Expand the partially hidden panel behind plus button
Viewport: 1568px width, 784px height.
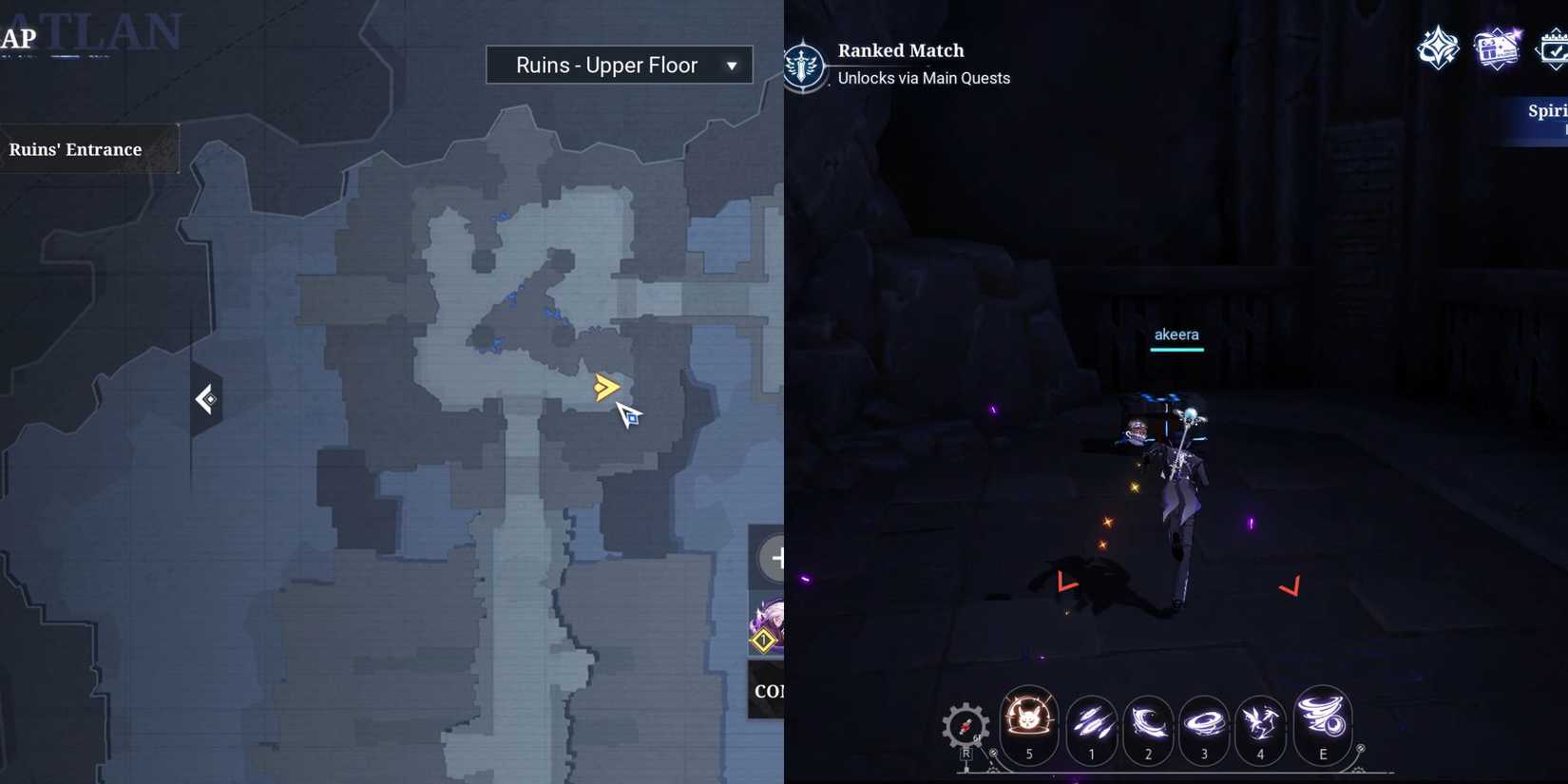point(770,691)
